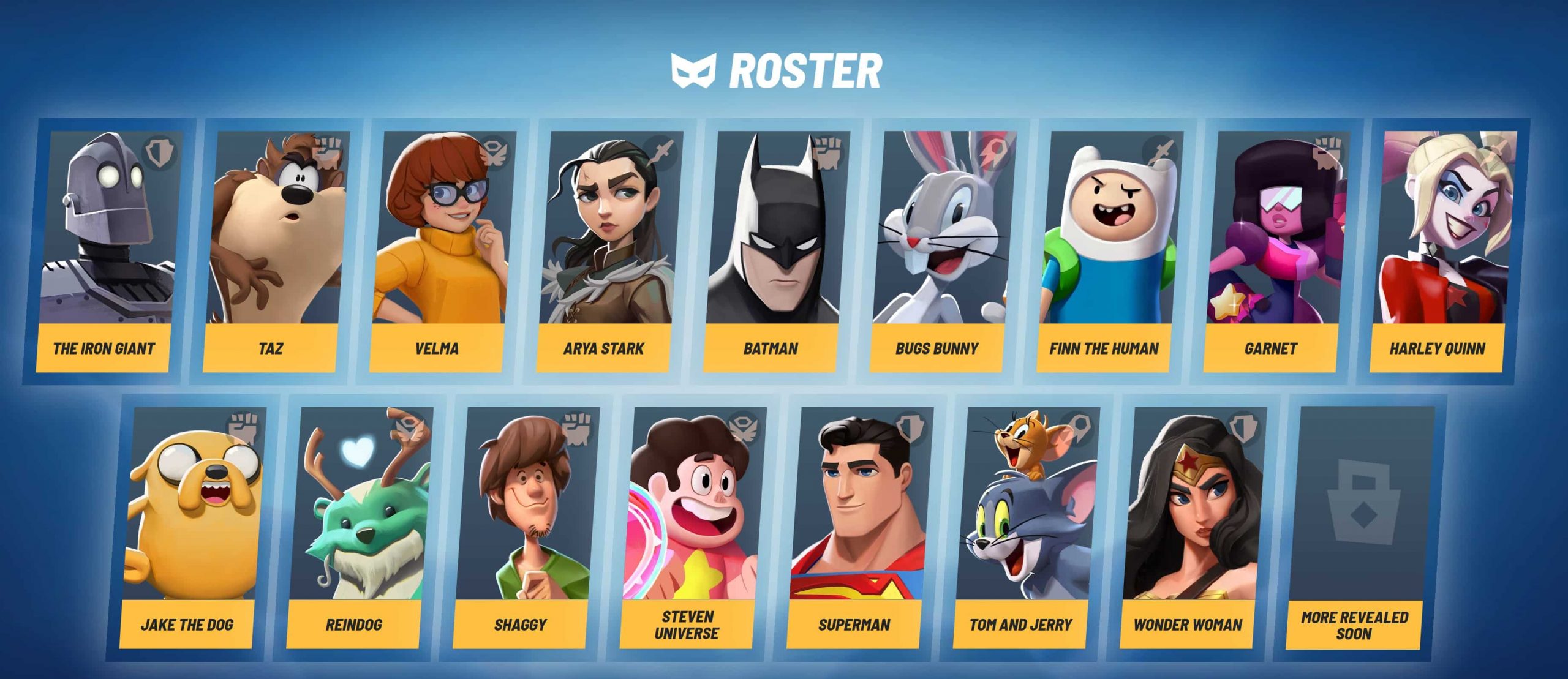Open the Steven Universe card
1568x679 pixels.
tap(688, 527)
